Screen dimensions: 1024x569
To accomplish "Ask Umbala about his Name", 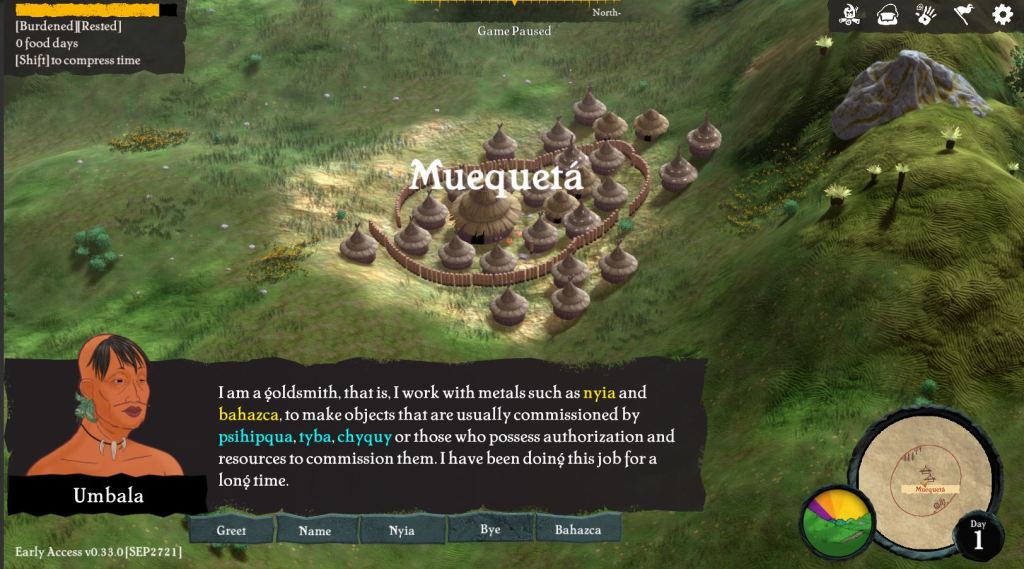I will (x=315, y=530).
